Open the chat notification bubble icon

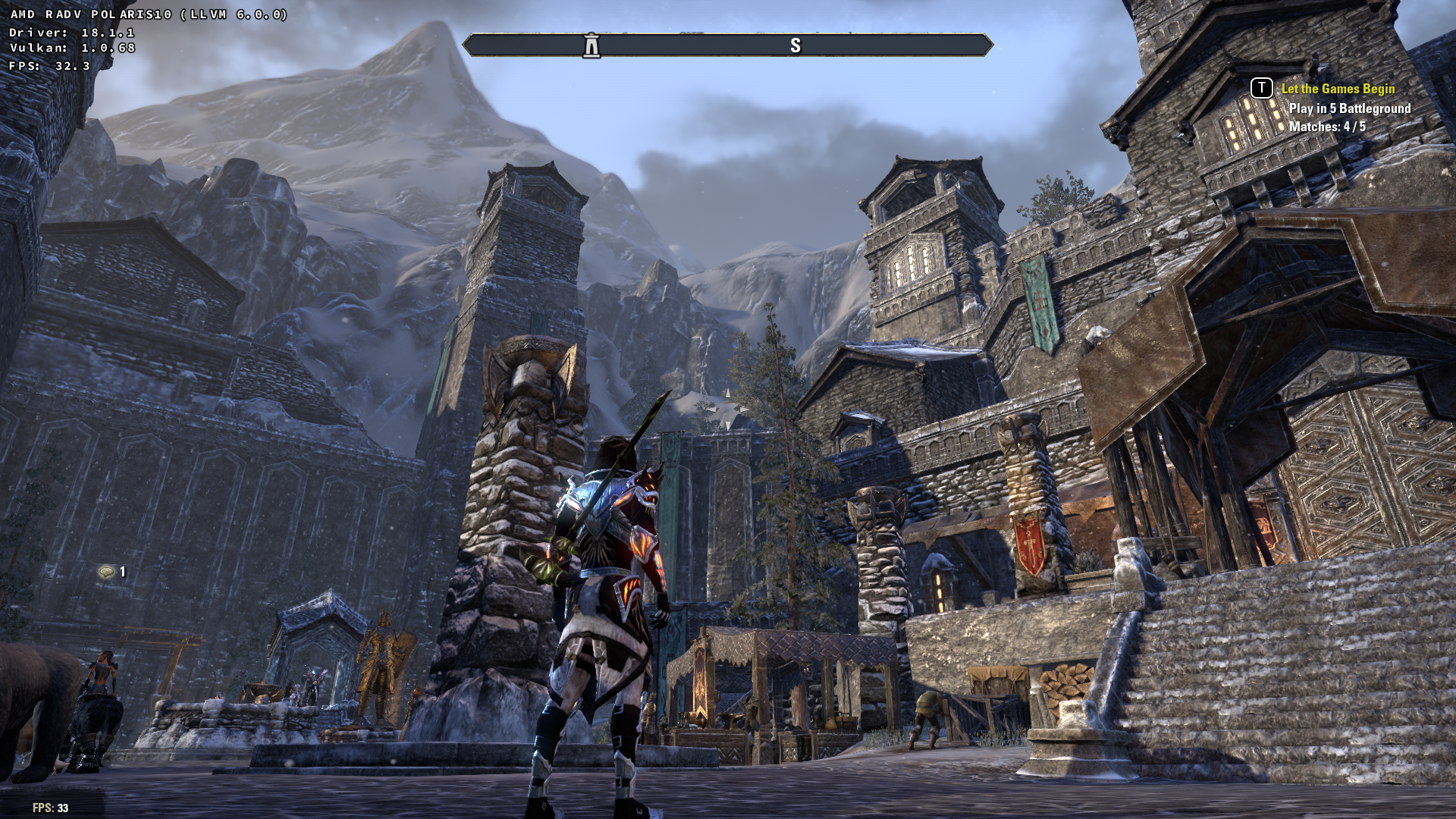[x=106, y=572]
